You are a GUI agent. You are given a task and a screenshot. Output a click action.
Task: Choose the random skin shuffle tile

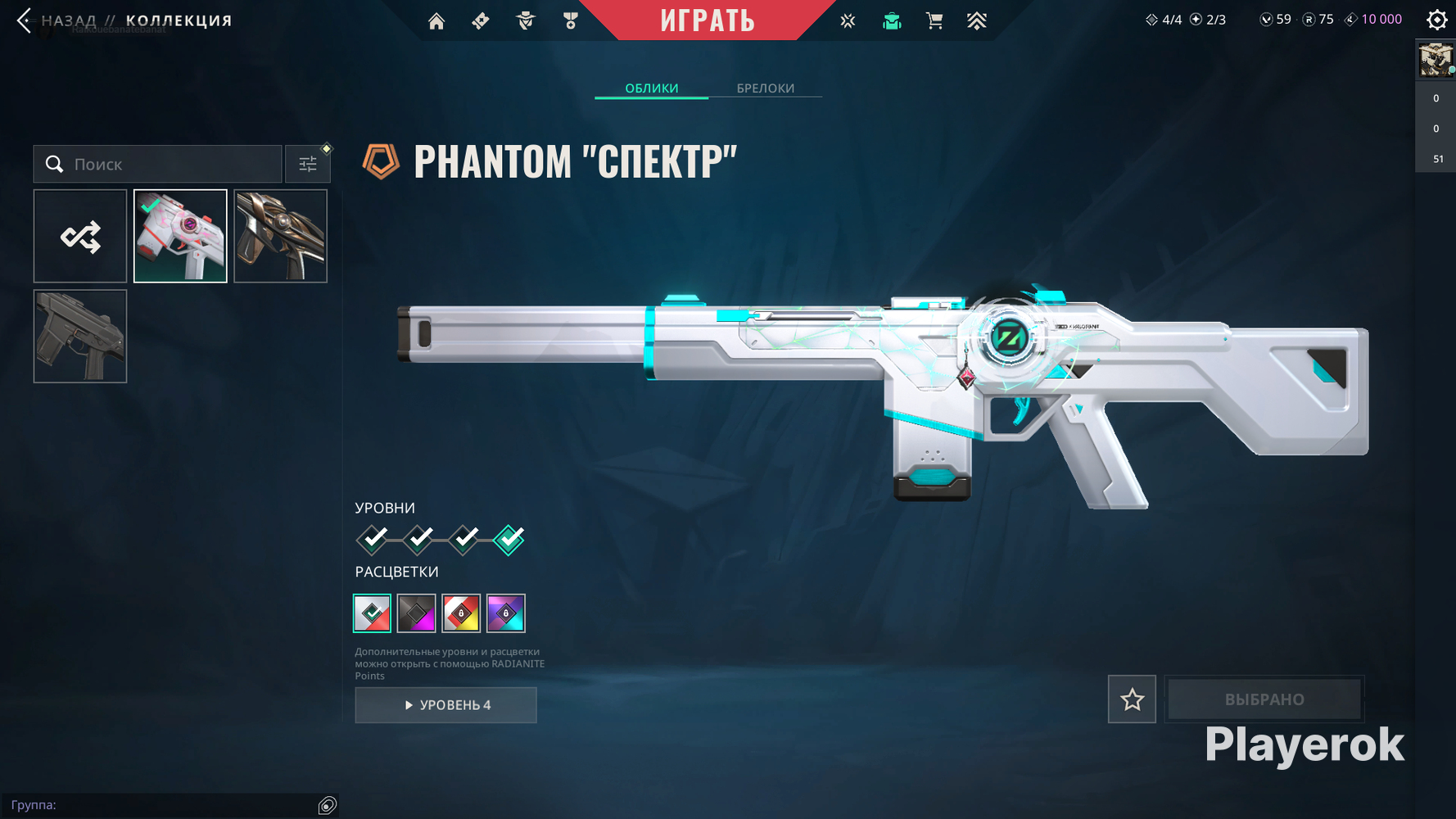[80, 237]
